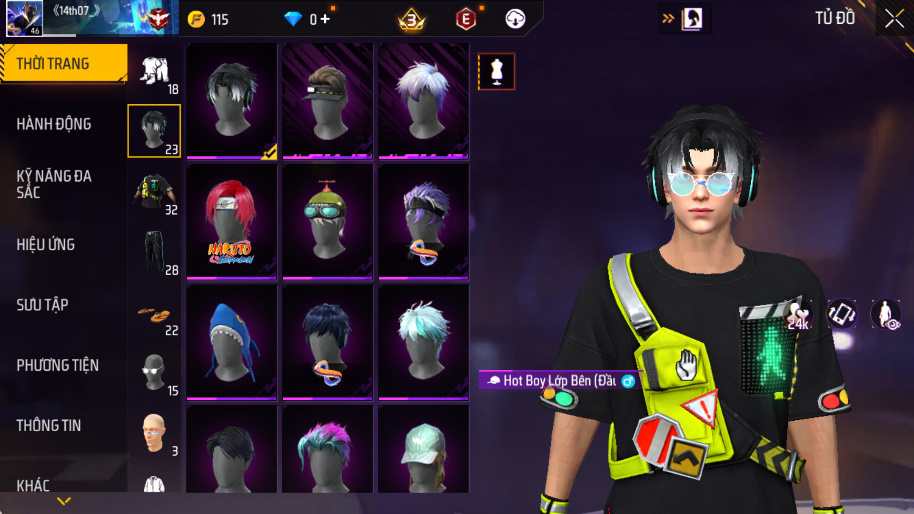Choose the blue shark hood item
Image resolution: width=914 pixels, height=514 pixels.
(231, 341)
